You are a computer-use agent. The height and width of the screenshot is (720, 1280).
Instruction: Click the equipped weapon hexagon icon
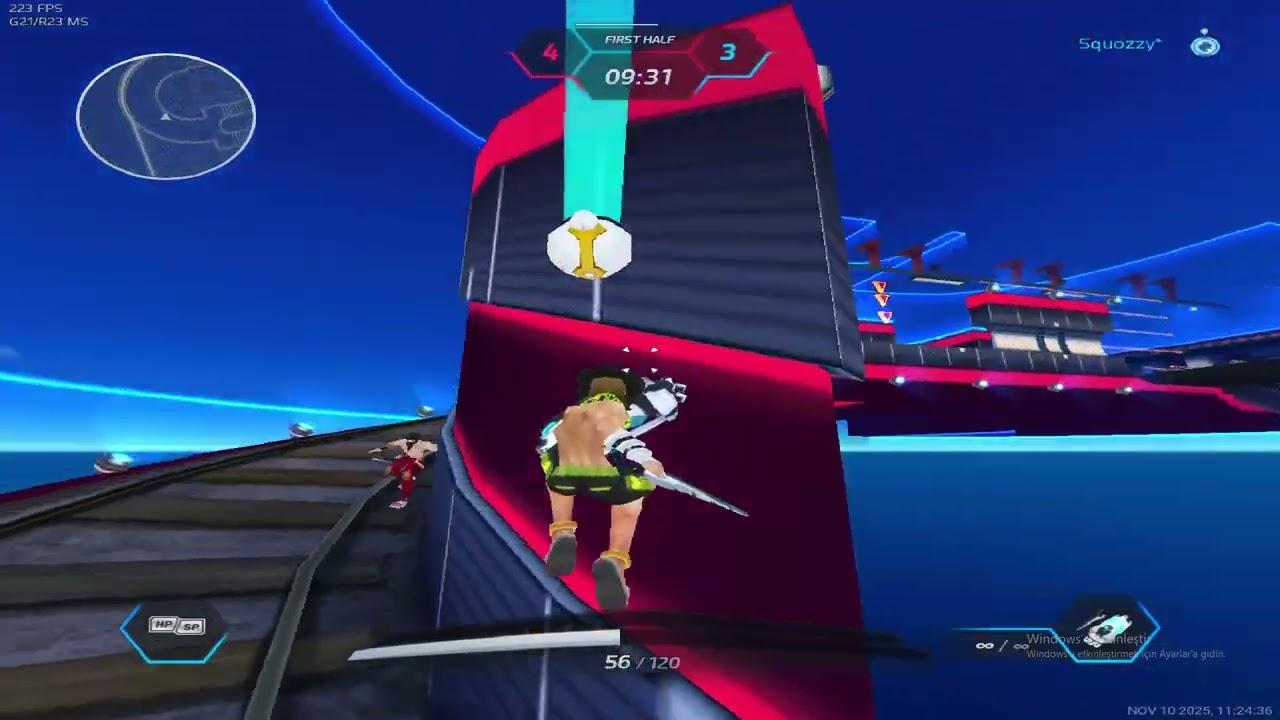[x=1108, y=631]
